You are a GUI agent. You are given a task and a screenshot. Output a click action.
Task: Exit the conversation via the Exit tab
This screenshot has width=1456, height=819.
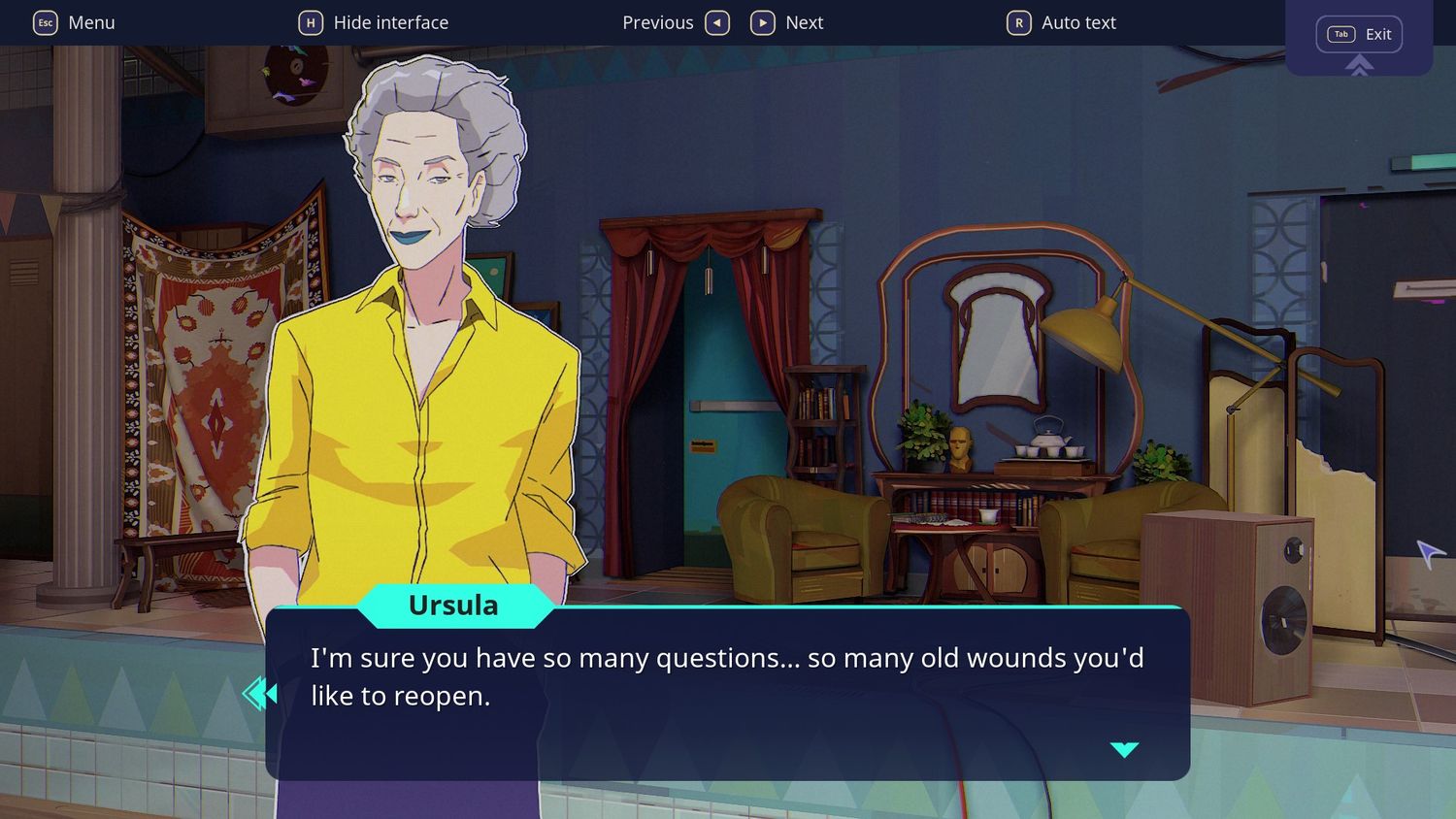[x=1359, y=35]
